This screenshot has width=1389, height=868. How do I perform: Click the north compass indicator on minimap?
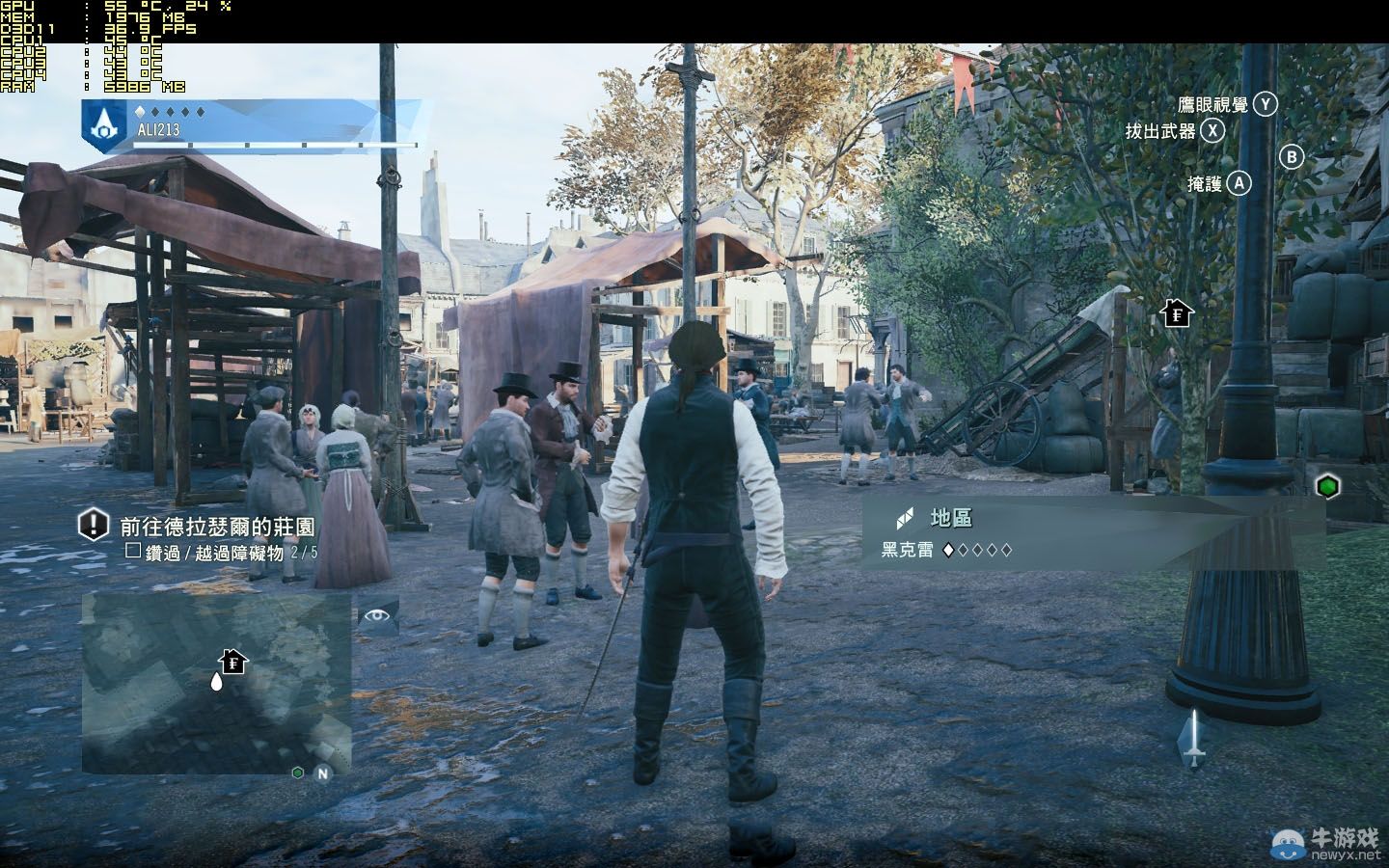coord(322,773)
